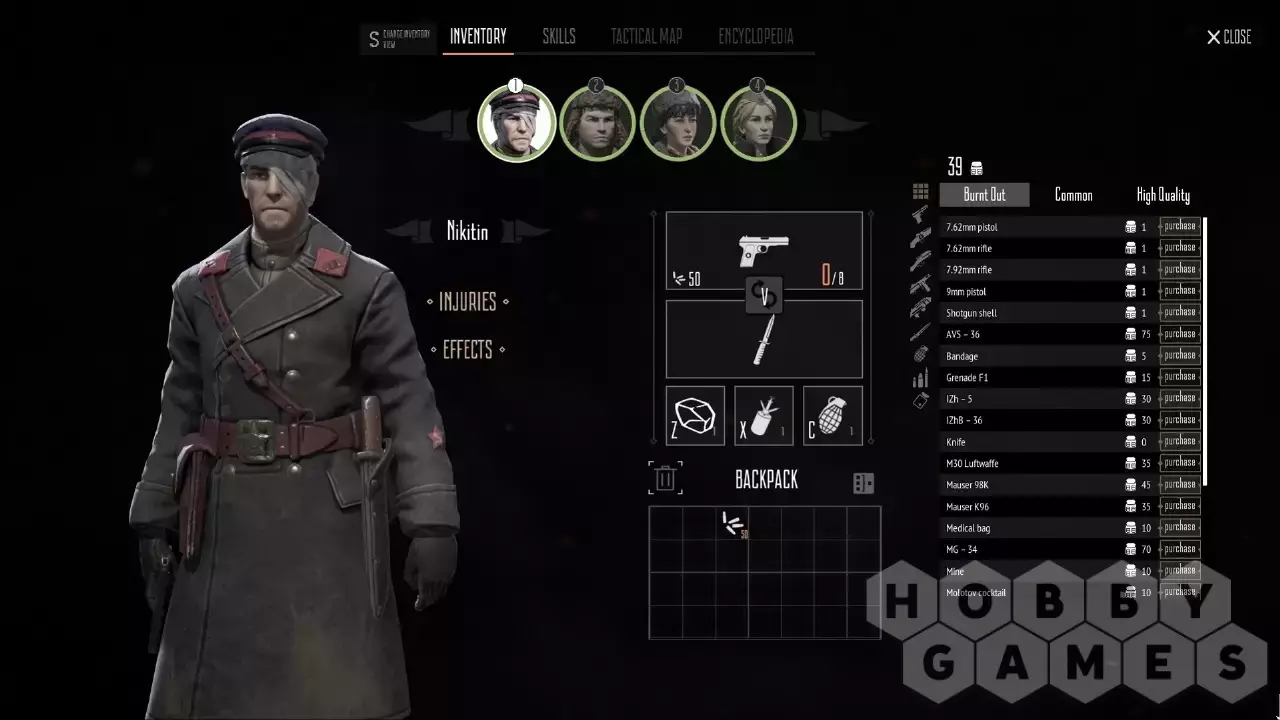The width and height of the screenshot is (1280, 720).
Task: Purchase the AVS-36
Action: click(x=1179, y=334)
